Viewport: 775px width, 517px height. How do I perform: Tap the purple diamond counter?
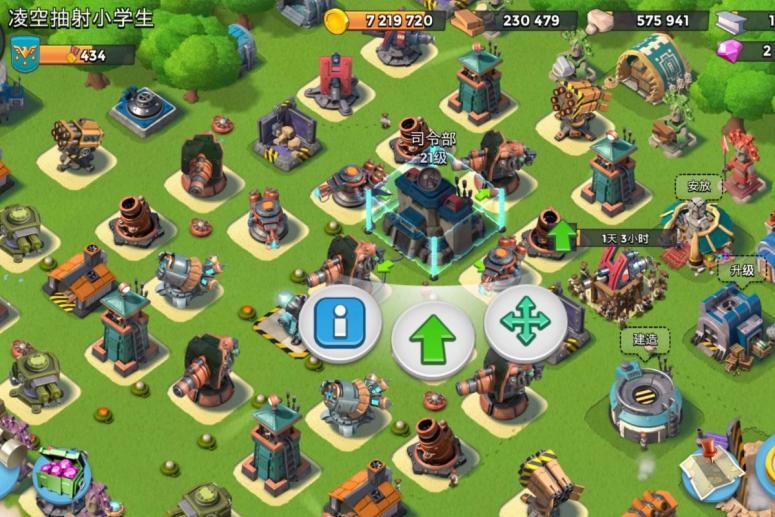[745, 50]
